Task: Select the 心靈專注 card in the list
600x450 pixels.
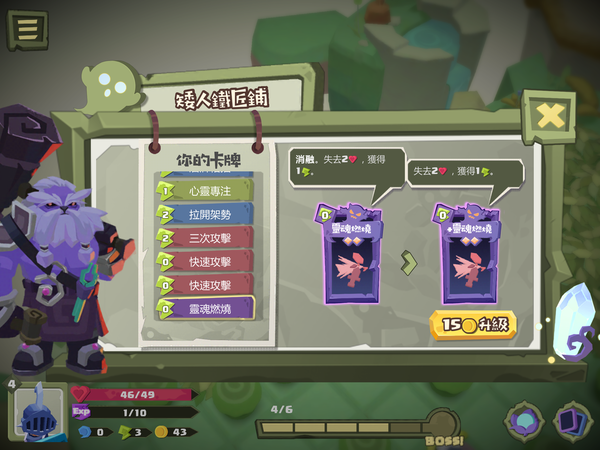Action: point(204,190)
